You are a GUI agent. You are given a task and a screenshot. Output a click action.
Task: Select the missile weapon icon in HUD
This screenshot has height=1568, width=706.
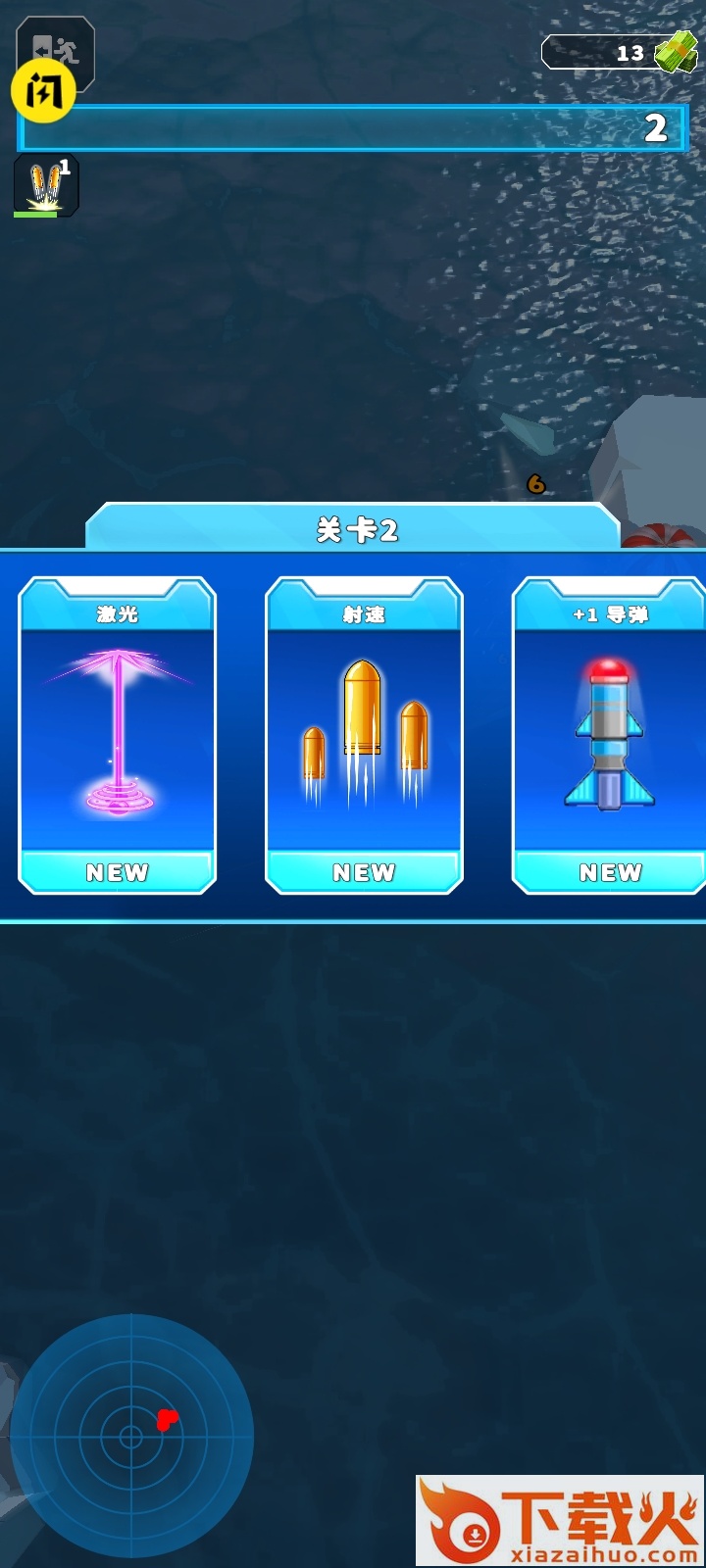pos(45,184)
